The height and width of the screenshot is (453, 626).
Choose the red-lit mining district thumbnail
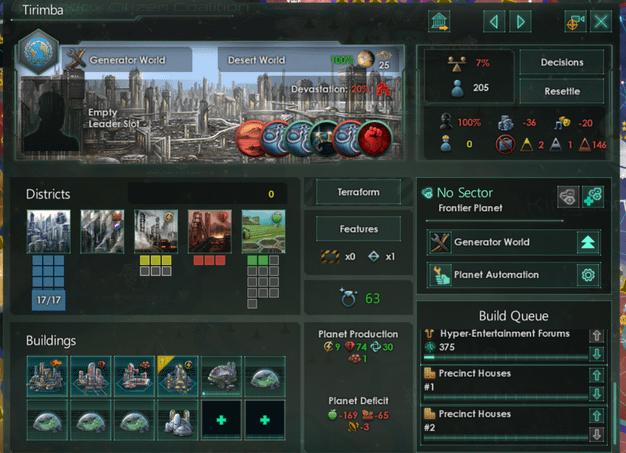coord(209,230)
